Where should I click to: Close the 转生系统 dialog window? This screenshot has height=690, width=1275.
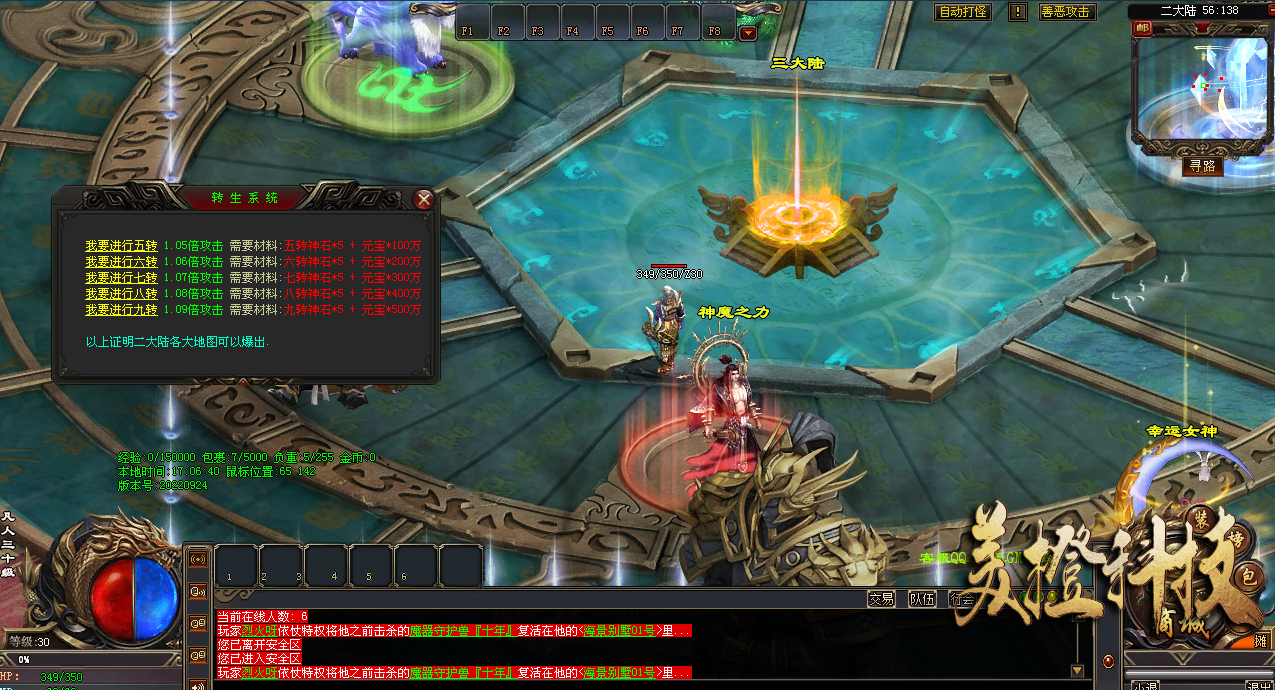pos(424,199)
